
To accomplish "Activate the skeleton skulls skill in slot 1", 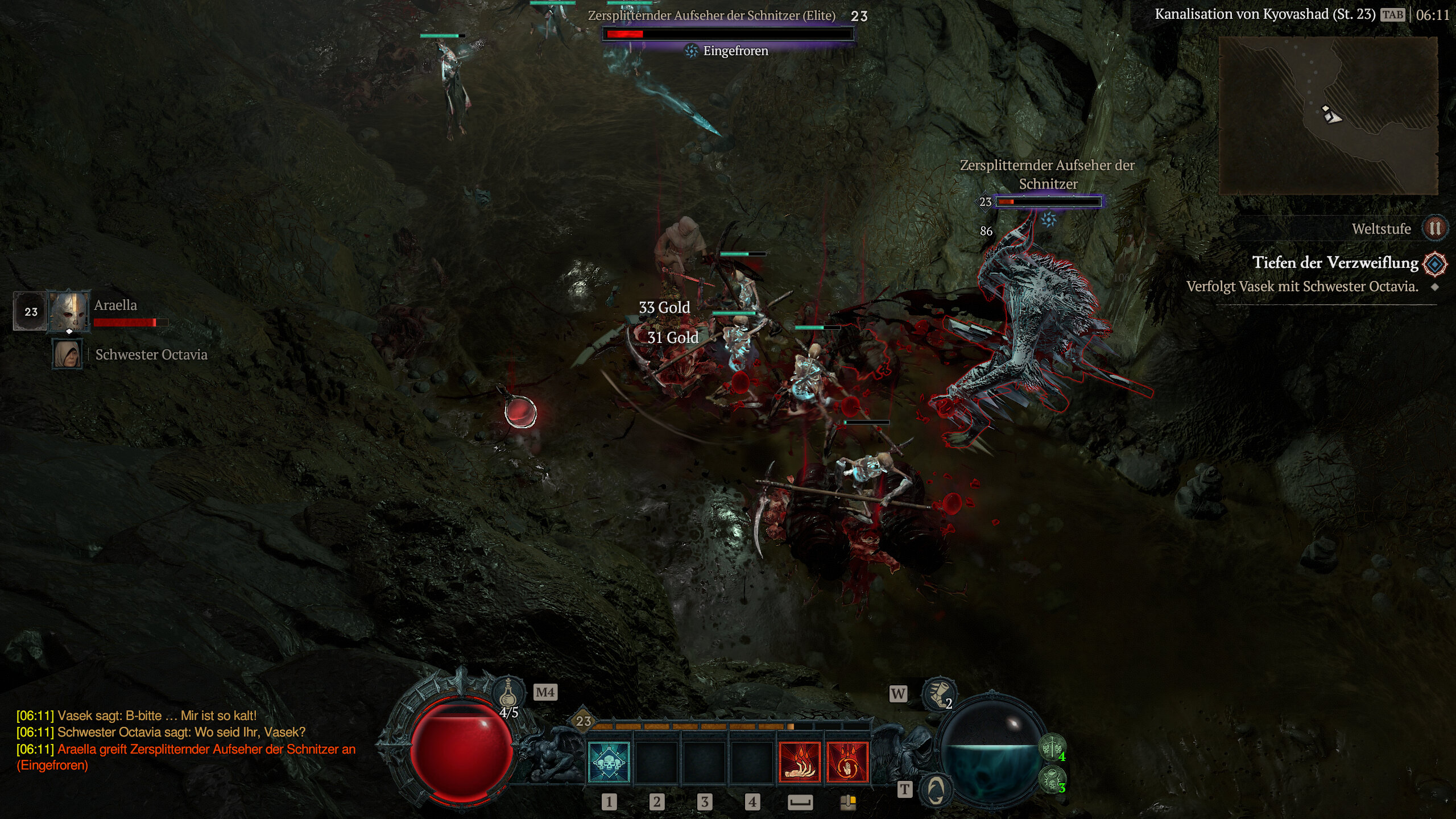I will pyautogui.click(x=609, y=763).
